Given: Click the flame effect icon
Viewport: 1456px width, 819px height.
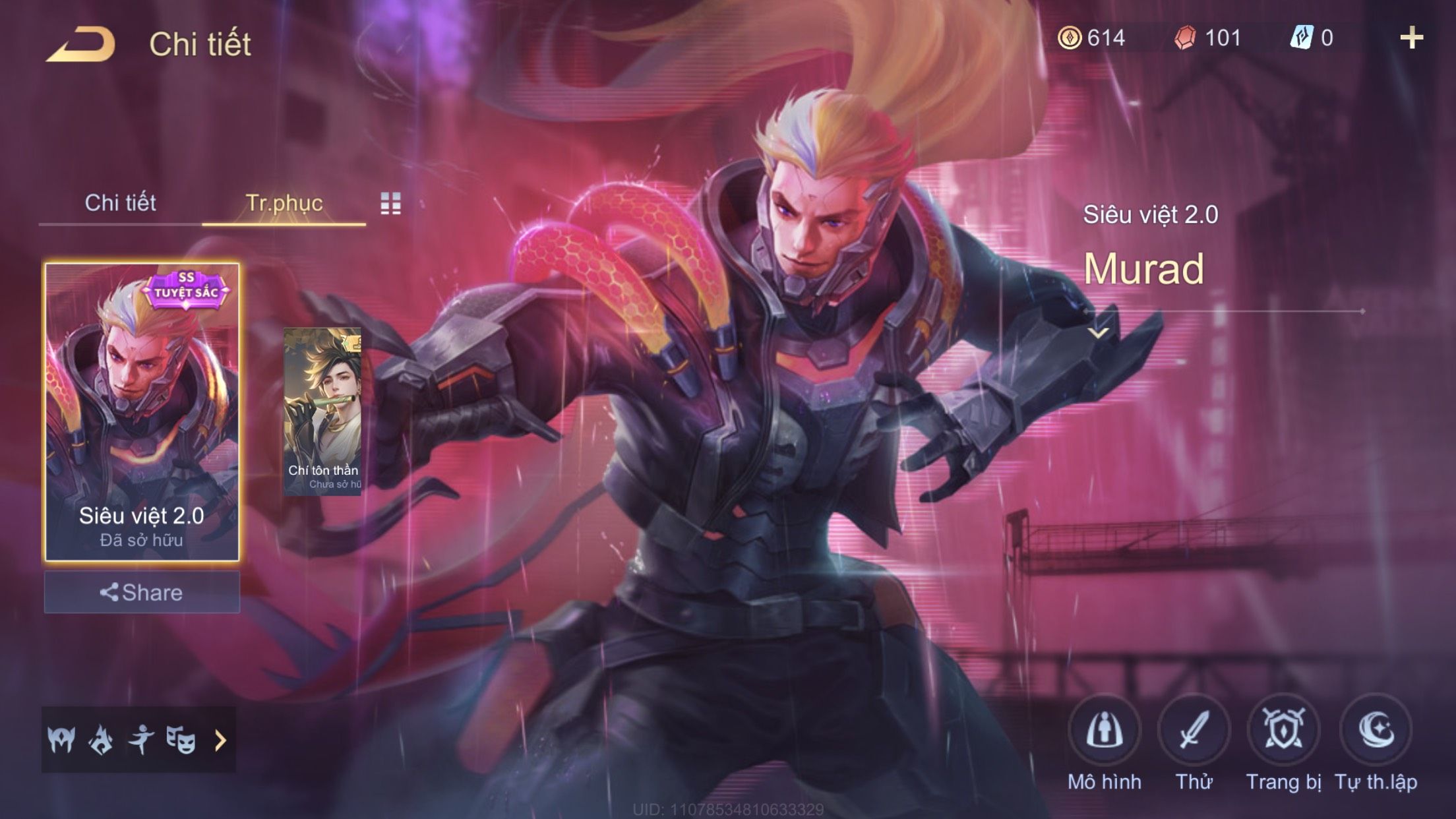Looking at the screenshot, I should point(101,740).
